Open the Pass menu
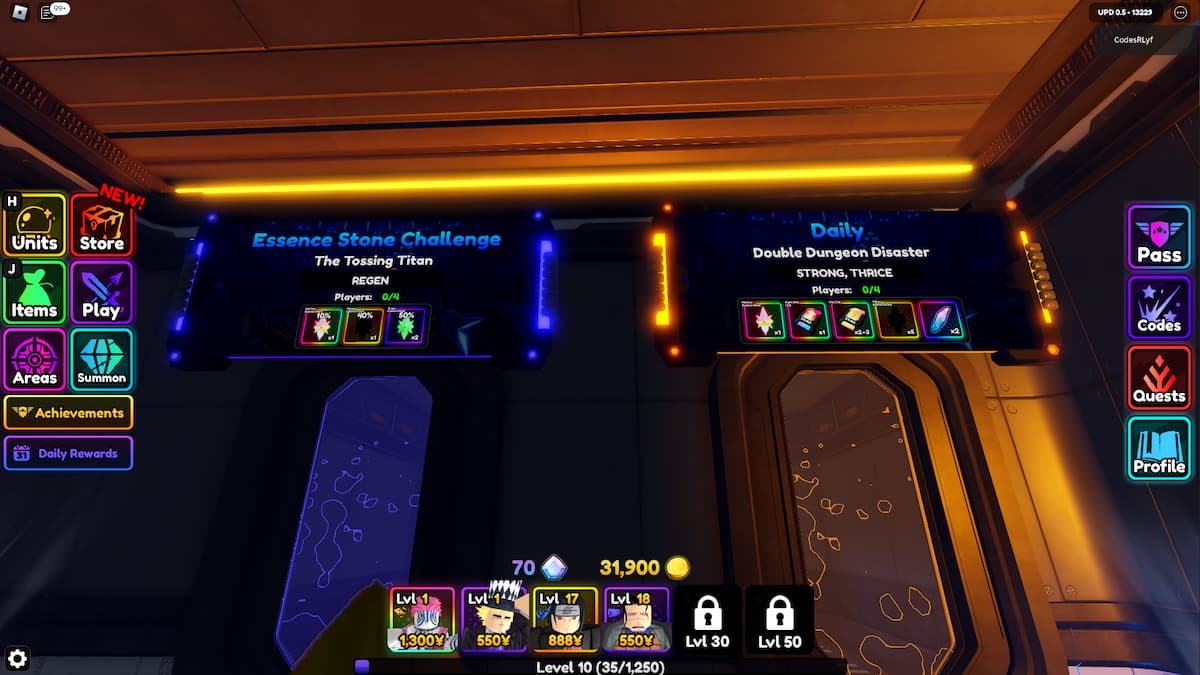Viewport: 1200px width, 675px height. coord(1159,237)
